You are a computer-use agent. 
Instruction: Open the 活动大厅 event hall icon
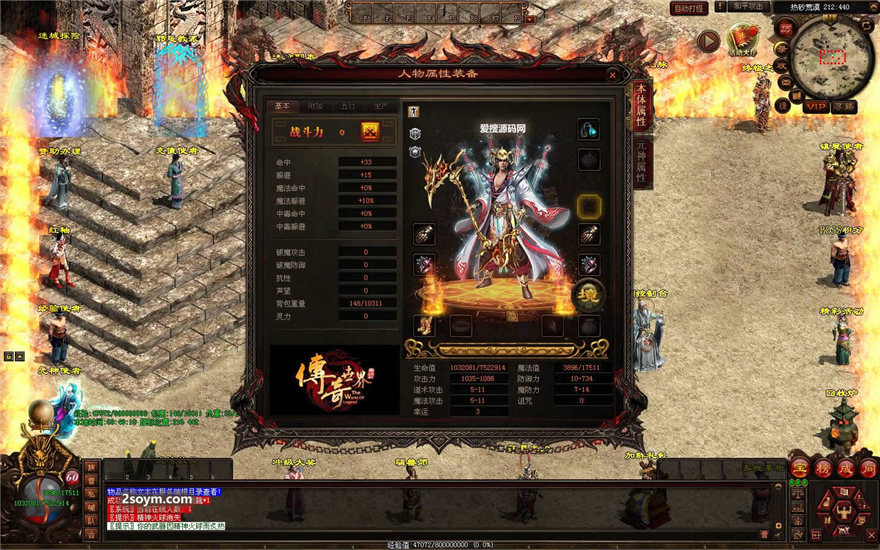pos(743,41)
